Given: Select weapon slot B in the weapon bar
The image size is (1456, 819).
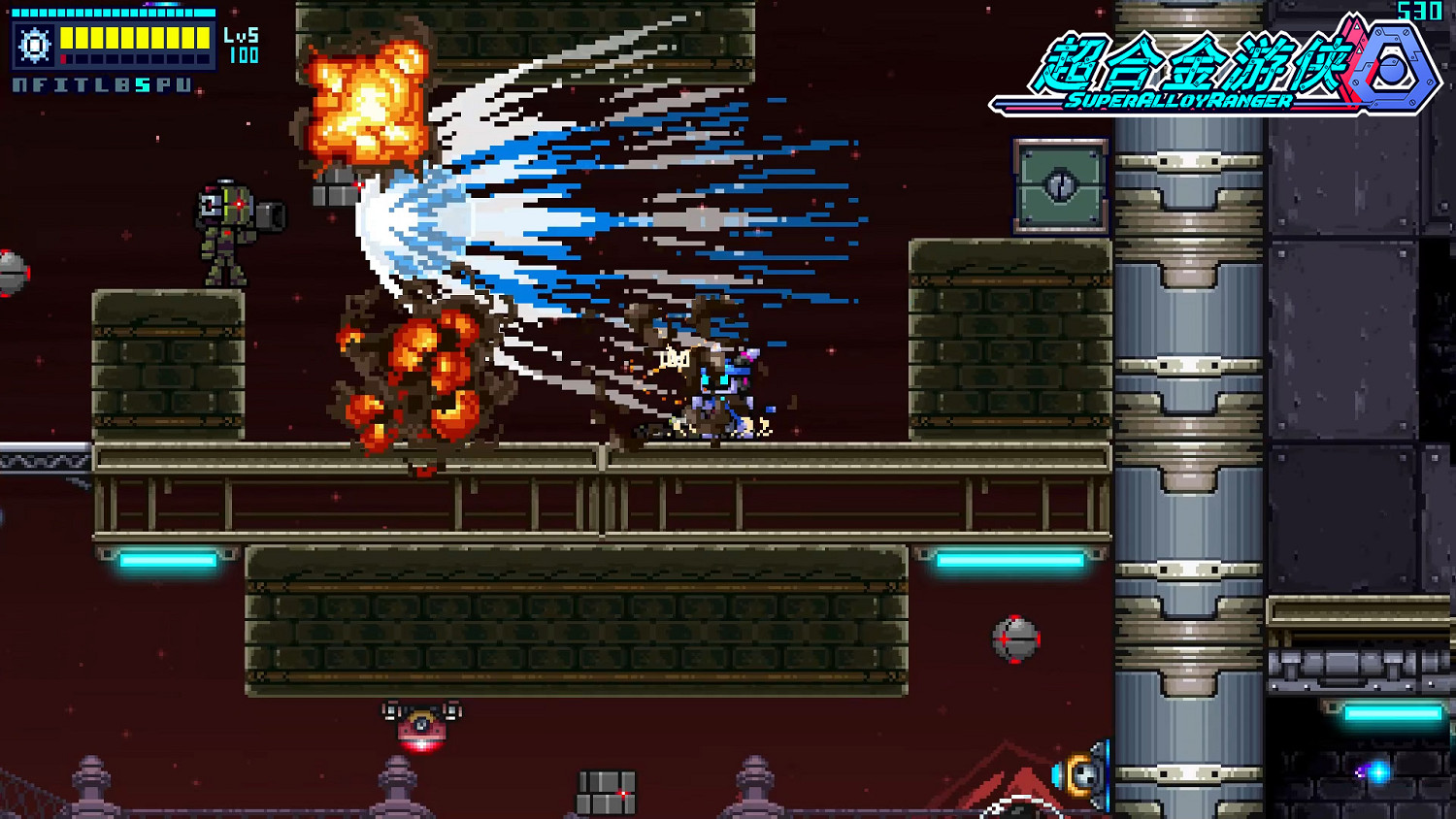Looking at the screenshot, I should (x=121, y=84).
